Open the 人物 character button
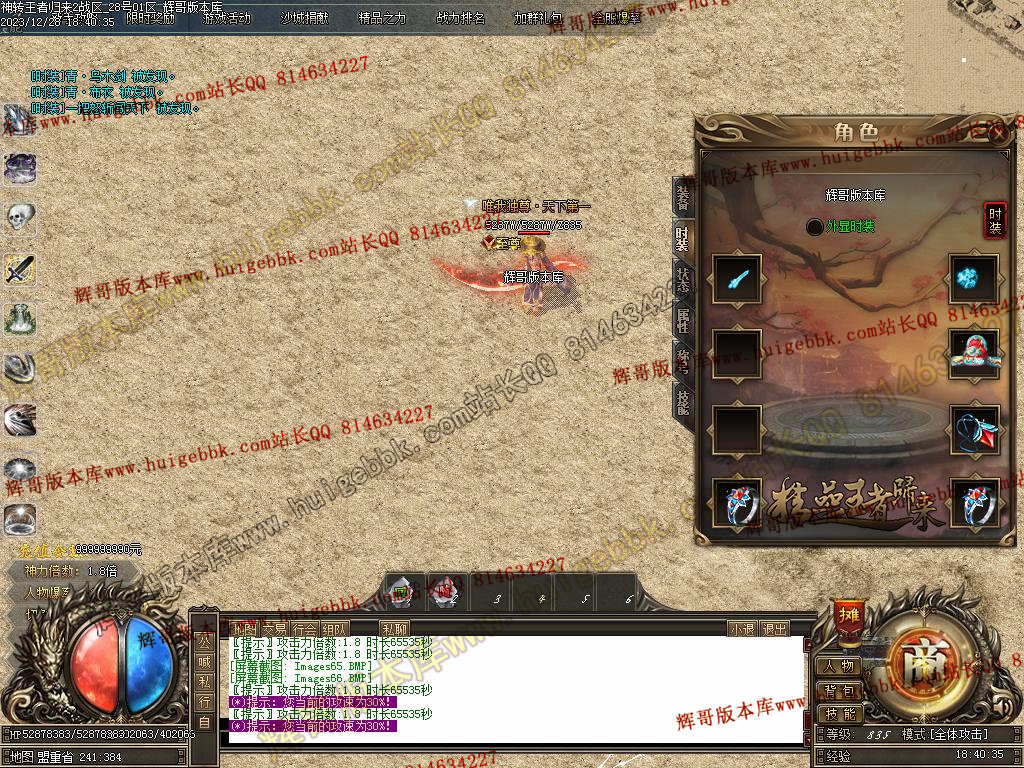 [840, 666]
